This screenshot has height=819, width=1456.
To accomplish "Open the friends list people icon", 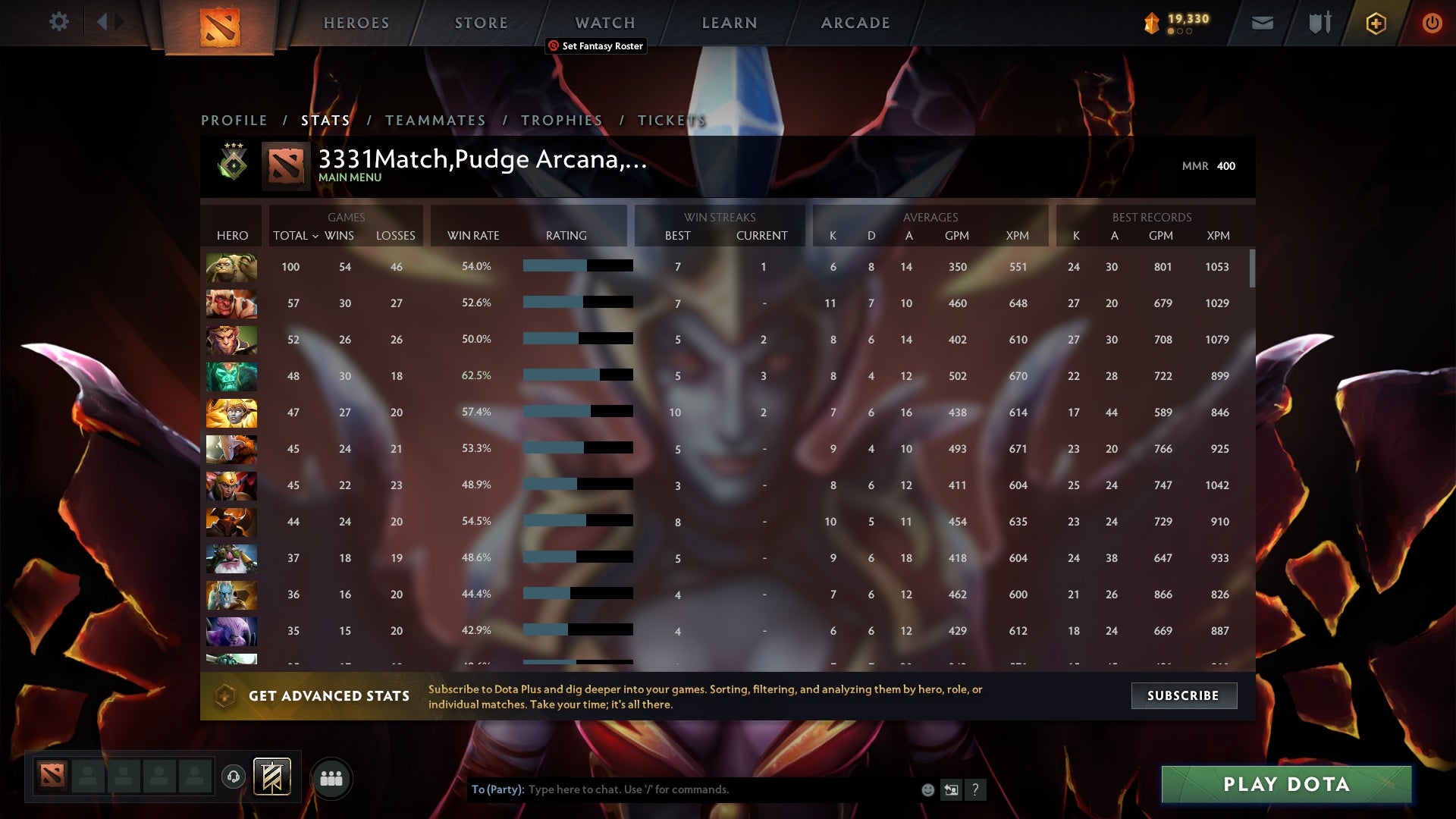I will pyautogui.click(x=331, y=777).
